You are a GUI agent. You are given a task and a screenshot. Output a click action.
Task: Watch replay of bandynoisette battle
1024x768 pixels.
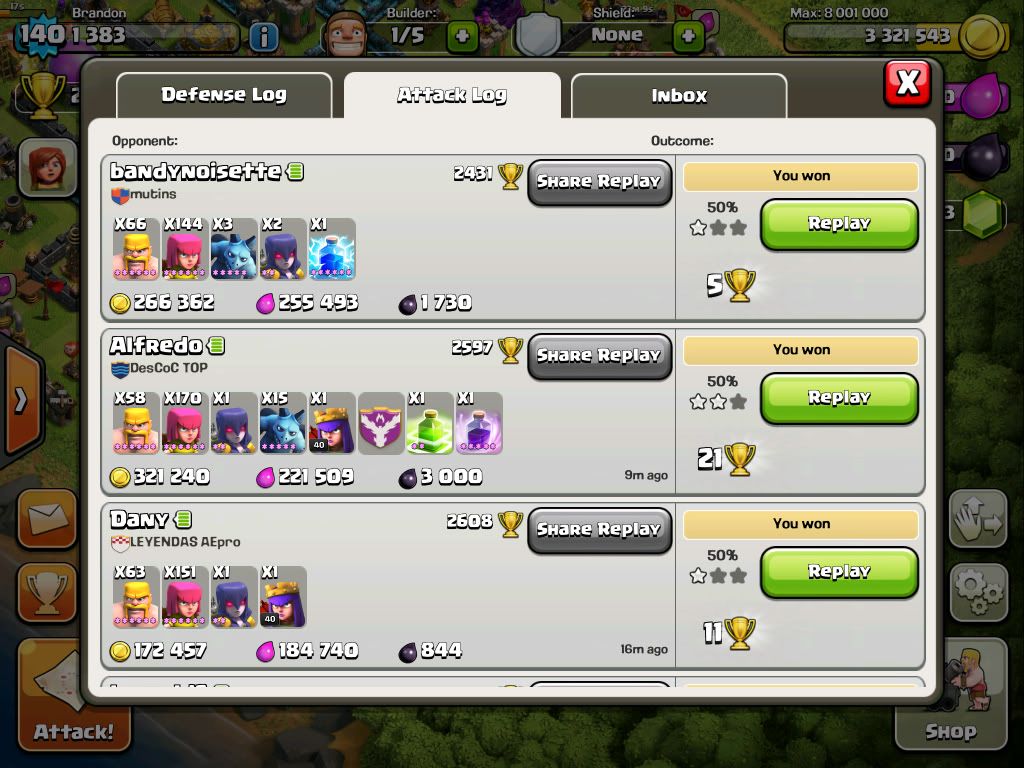(839, 224)
